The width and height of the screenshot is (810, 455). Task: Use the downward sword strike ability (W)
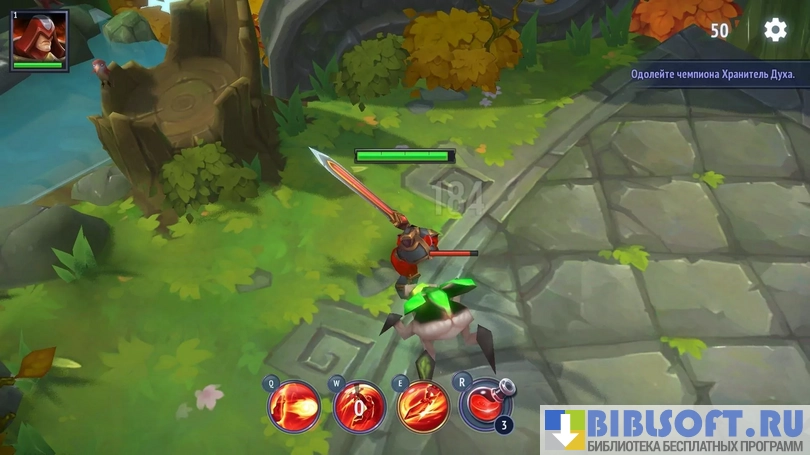[x=359, y=407]
